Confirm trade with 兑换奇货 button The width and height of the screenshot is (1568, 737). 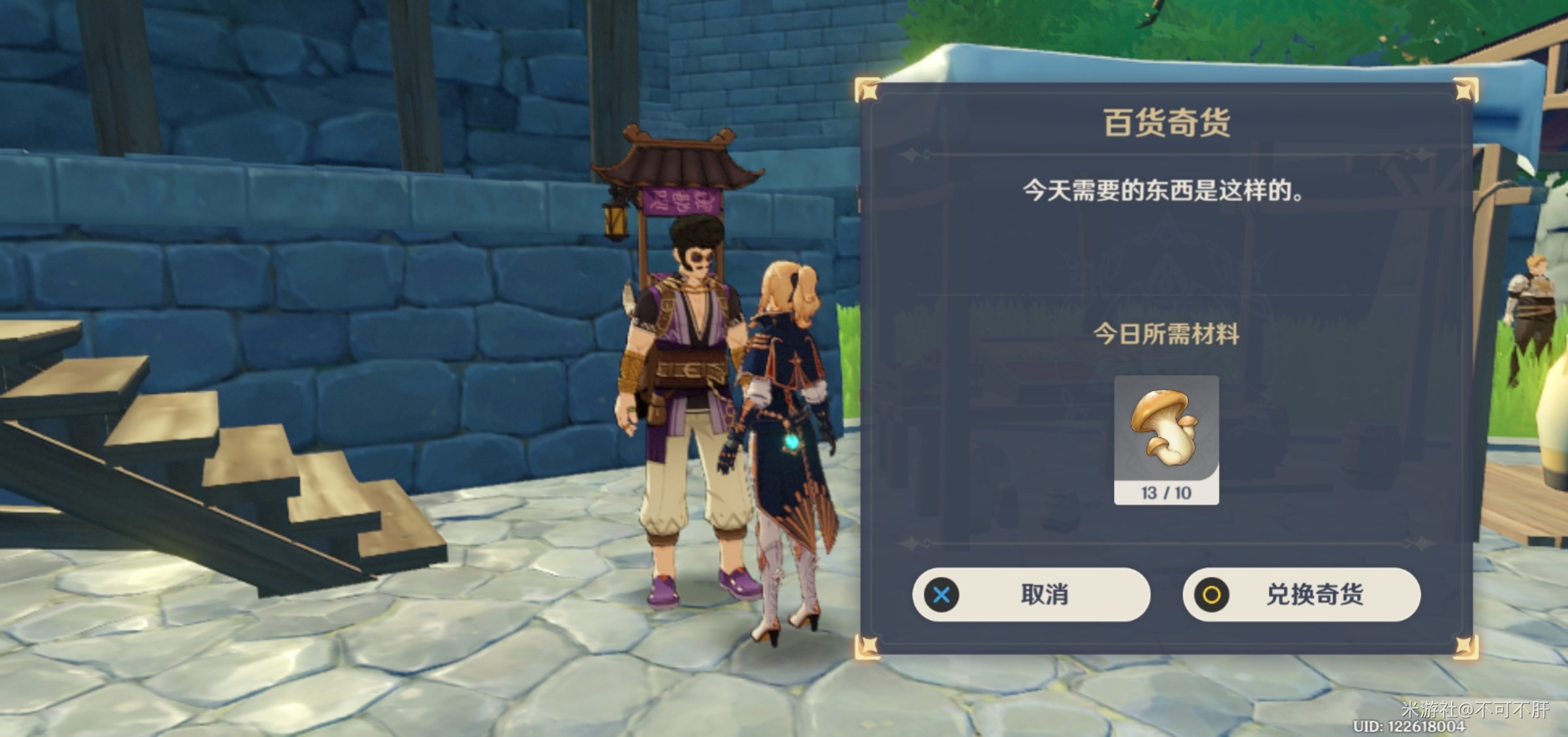[x=1301, y=595]
